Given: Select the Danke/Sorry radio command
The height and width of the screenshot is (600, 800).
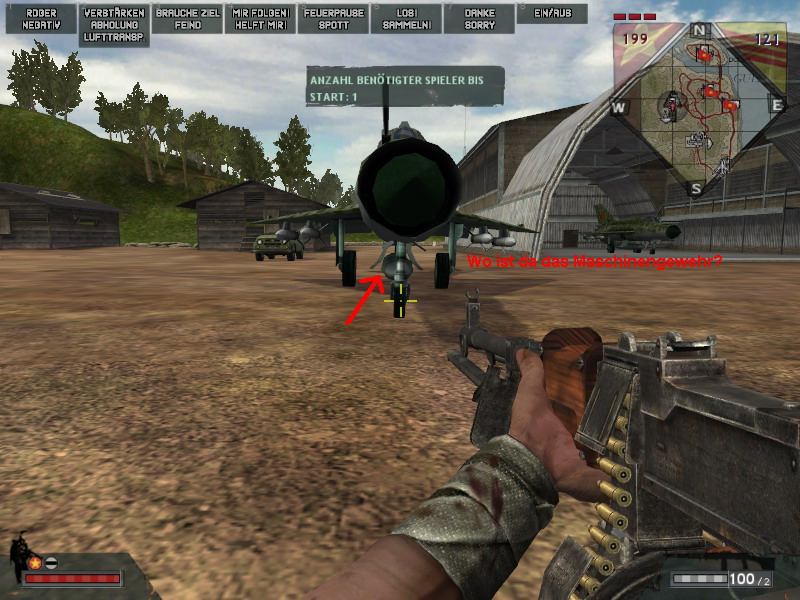Looking at the screenshot, I should point(479,18).
